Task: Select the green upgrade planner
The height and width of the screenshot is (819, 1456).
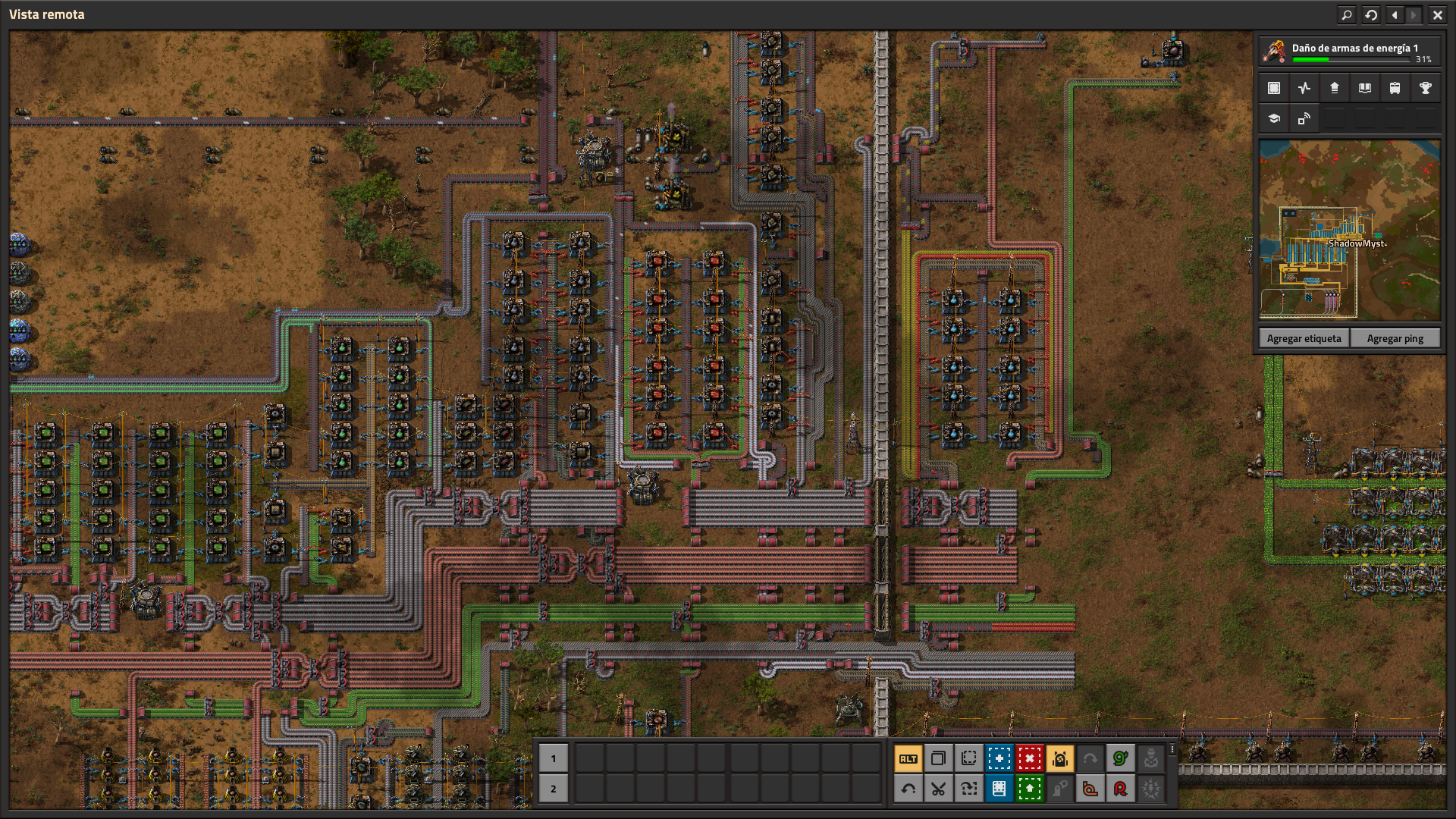Action: 1031,789
